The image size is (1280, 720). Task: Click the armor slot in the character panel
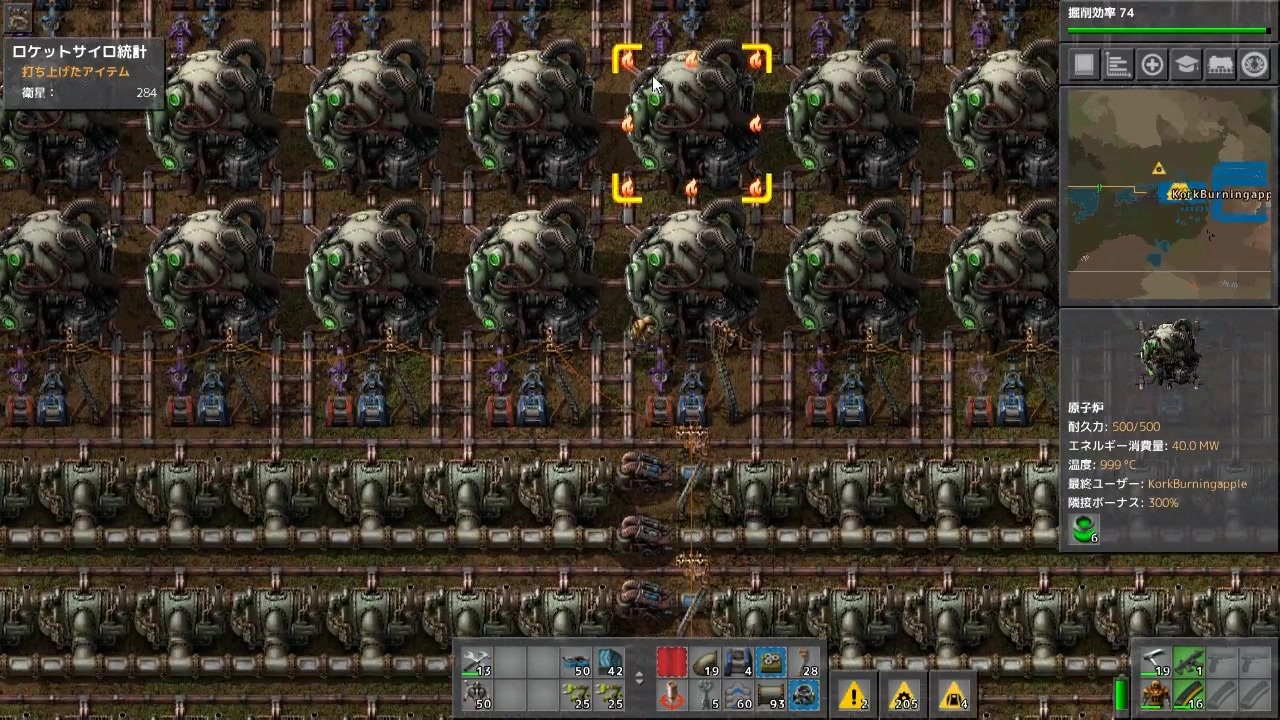pos(1156,696)
